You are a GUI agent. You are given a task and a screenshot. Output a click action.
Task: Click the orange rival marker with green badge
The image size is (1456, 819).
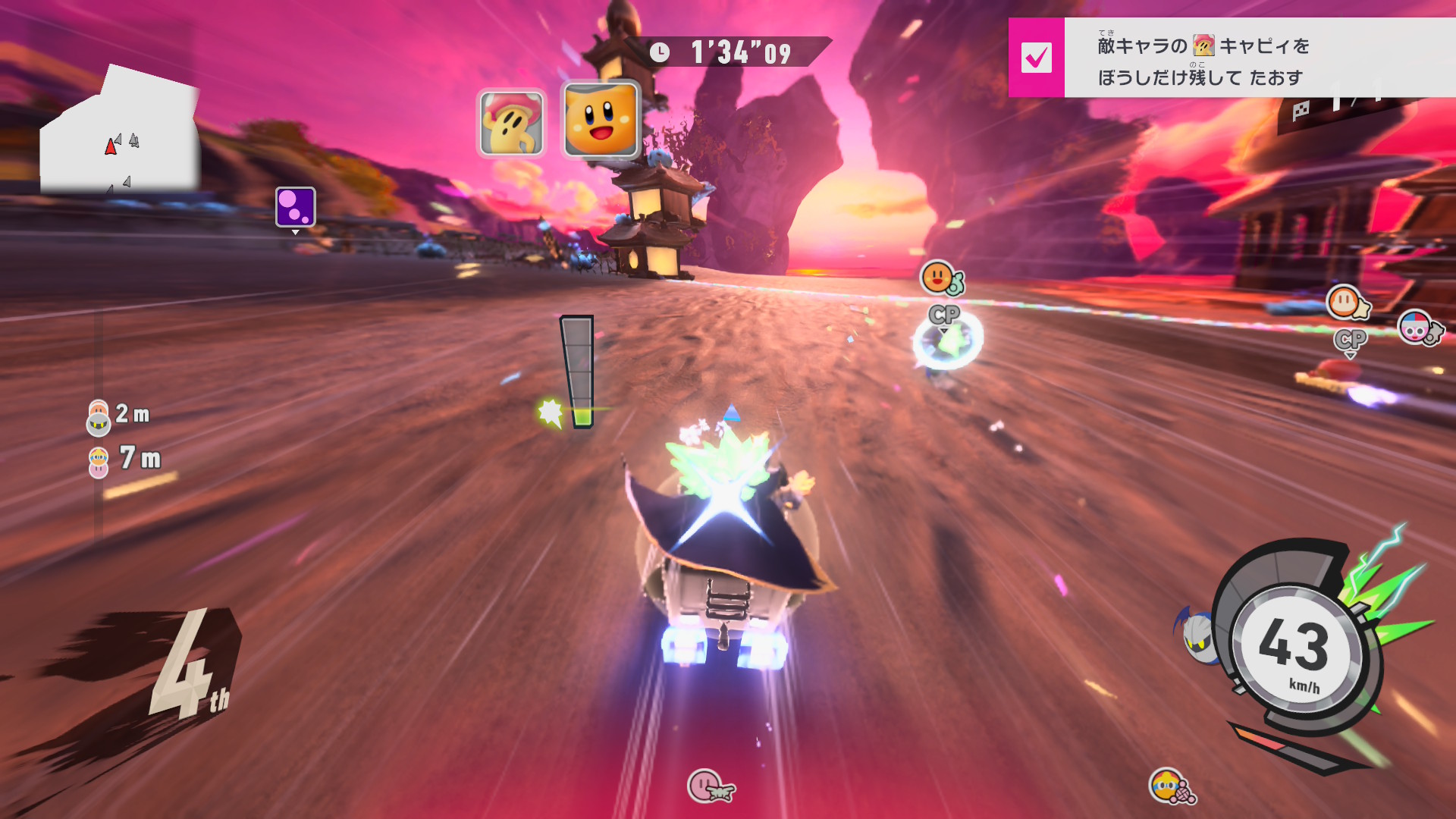(940, 278)
